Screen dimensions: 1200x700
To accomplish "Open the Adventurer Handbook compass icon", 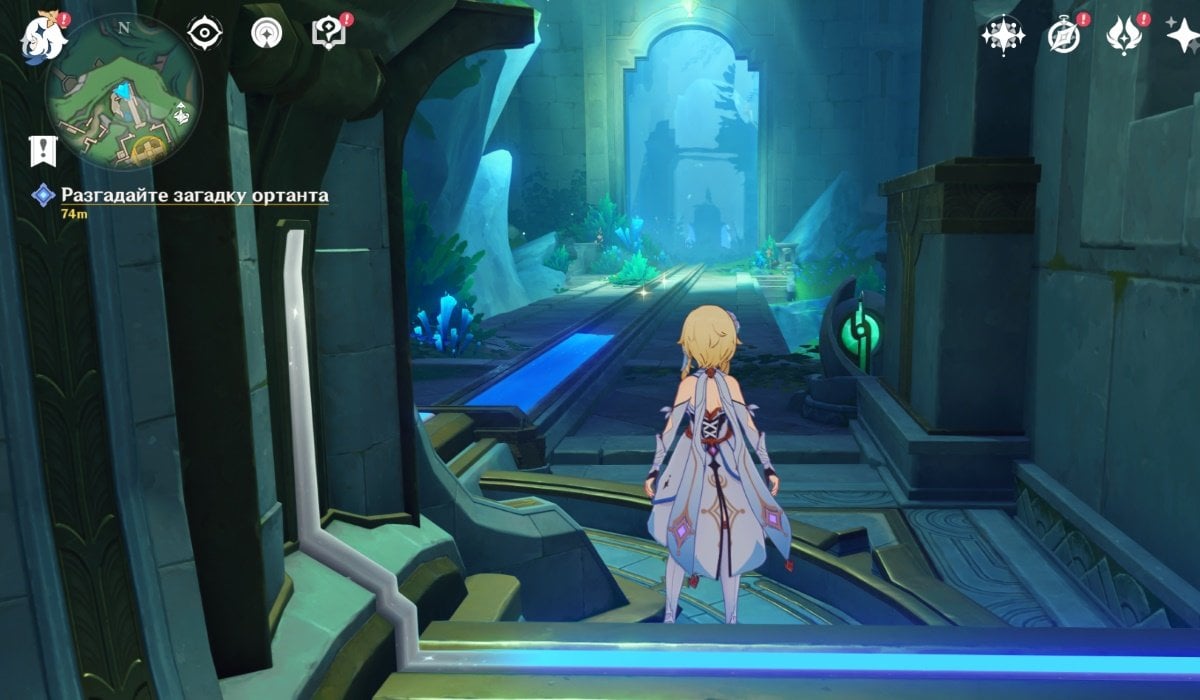I will (1063, 35).
